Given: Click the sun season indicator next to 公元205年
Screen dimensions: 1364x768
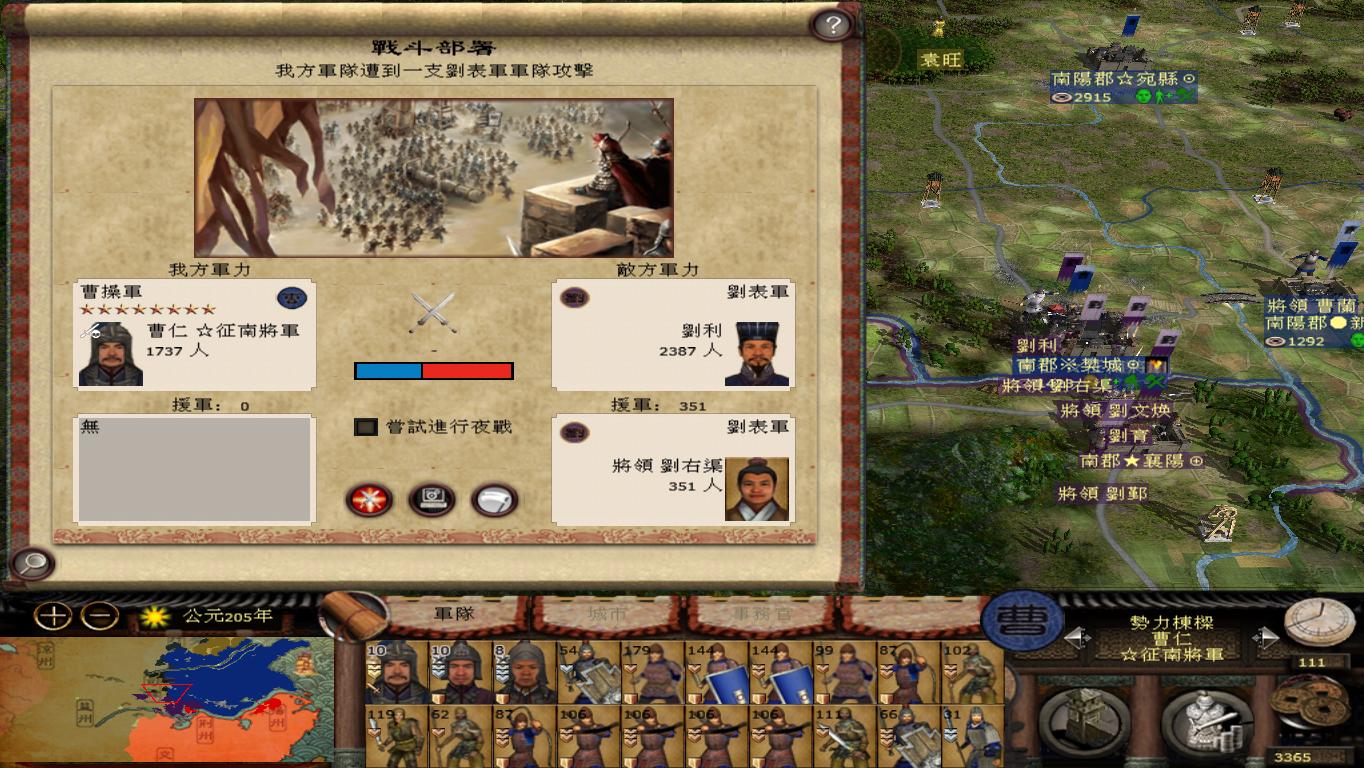Looking at the screenshot, I should tap(152, 618).
